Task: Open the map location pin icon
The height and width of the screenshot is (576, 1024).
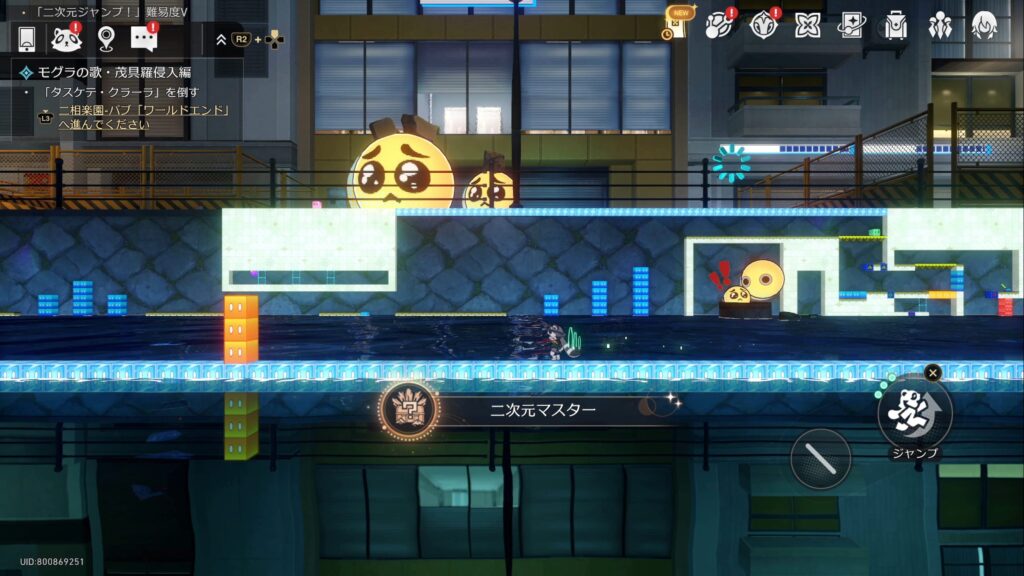Action: pos(106,40)
